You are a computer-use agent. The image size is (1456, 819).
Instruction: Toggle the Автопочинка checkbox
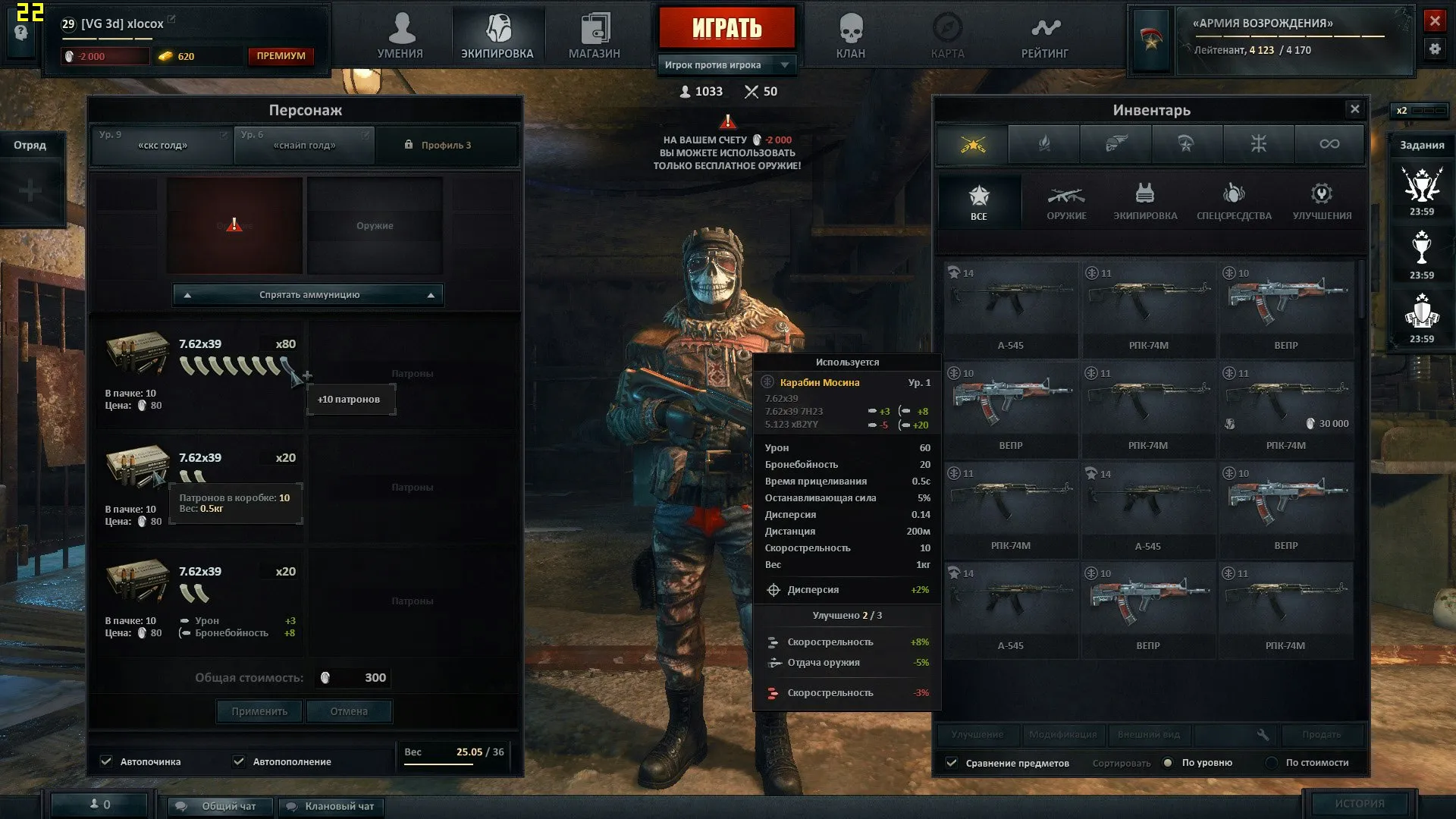107,761
